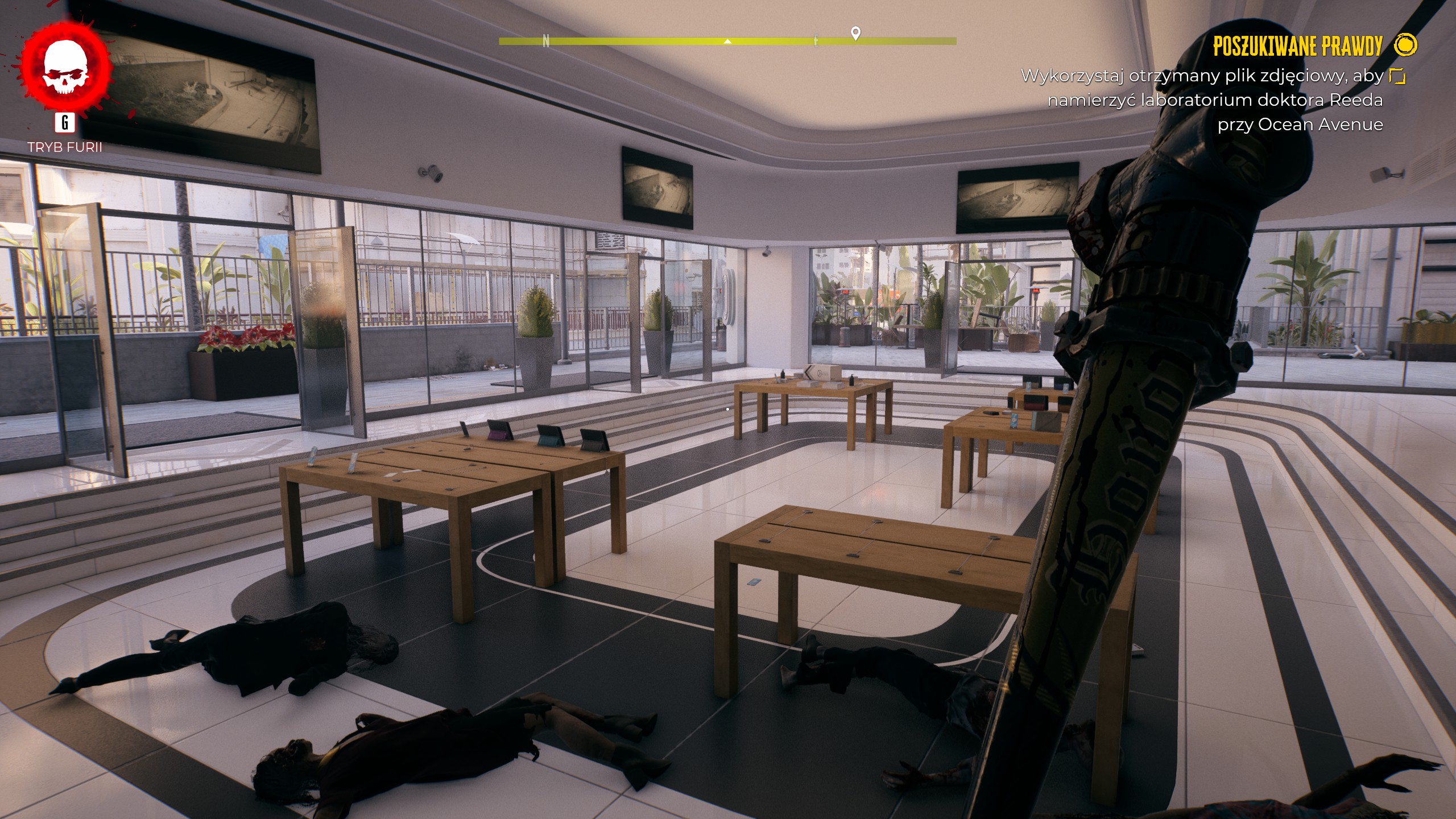Click the objective marker pin on compass
Viewport: 1456px width, 819px height.
tap(855, 33)
